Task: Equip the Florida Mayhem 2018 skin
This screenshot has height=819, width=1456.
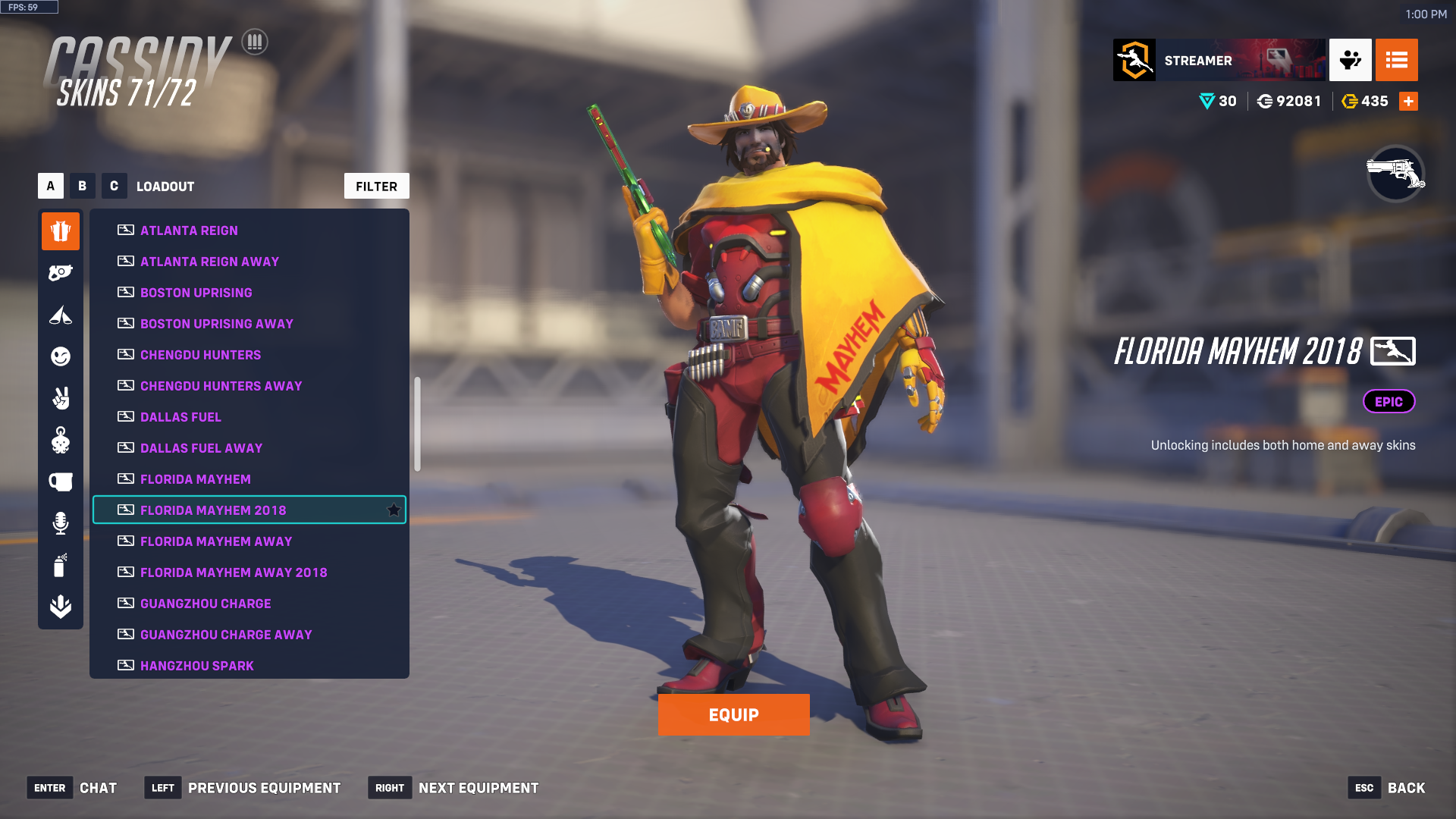Action: 733,714
